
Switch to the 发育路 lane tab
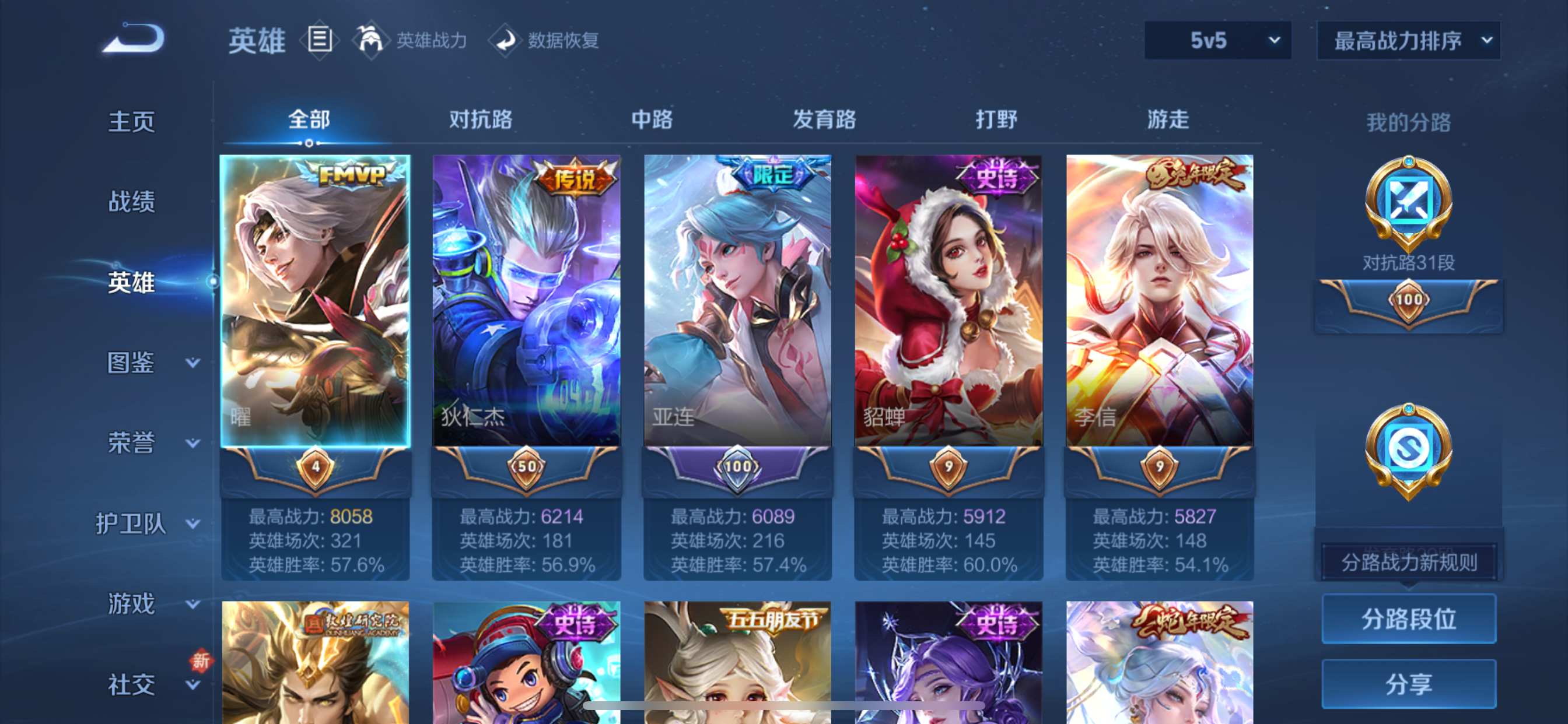[x=825, y=120]
